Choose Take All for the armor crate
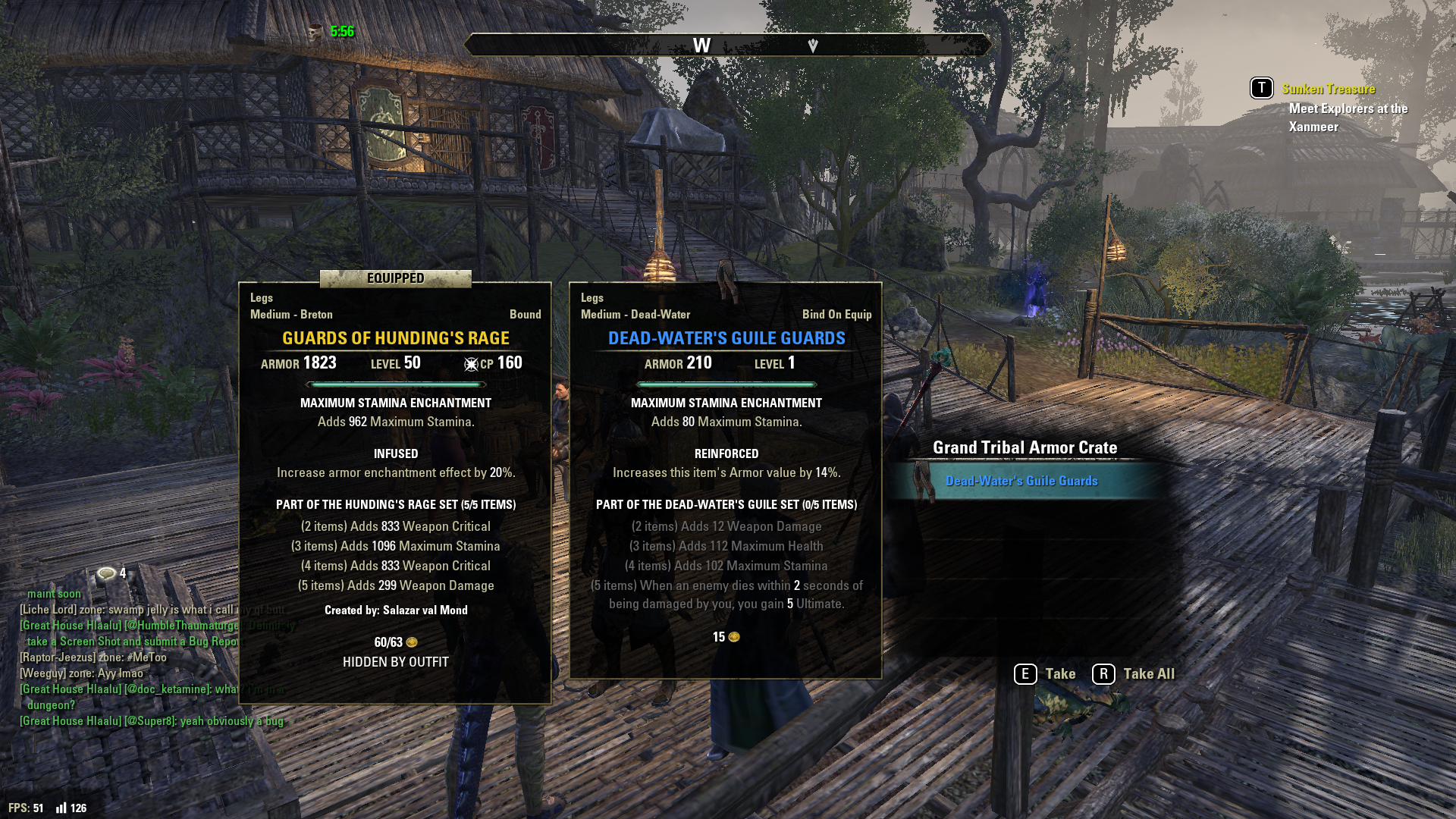 pos(1134,673)
